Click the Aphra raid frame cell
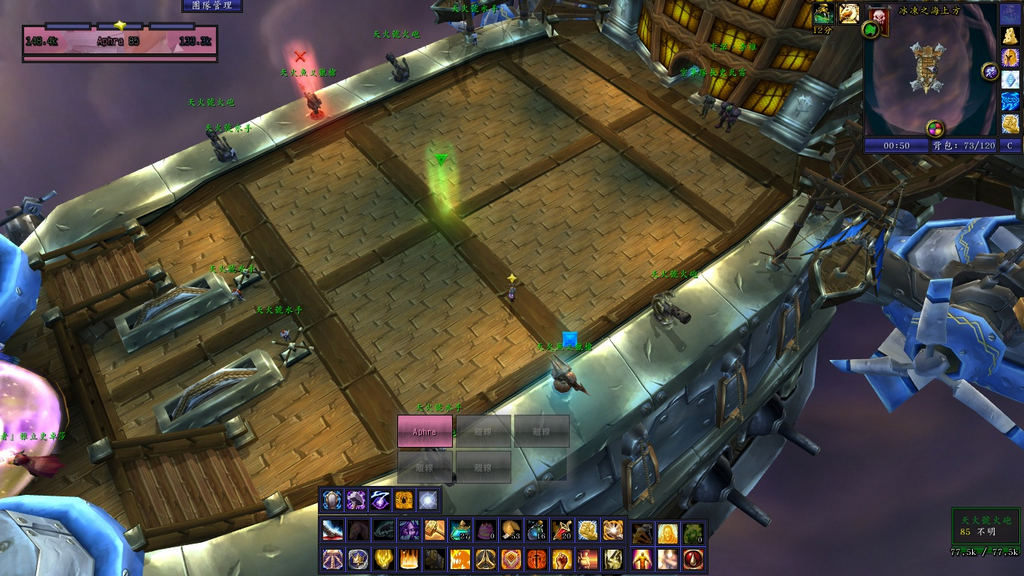Image resolution: width=1024 pixels, height=576 pixels. click(425, 431)
